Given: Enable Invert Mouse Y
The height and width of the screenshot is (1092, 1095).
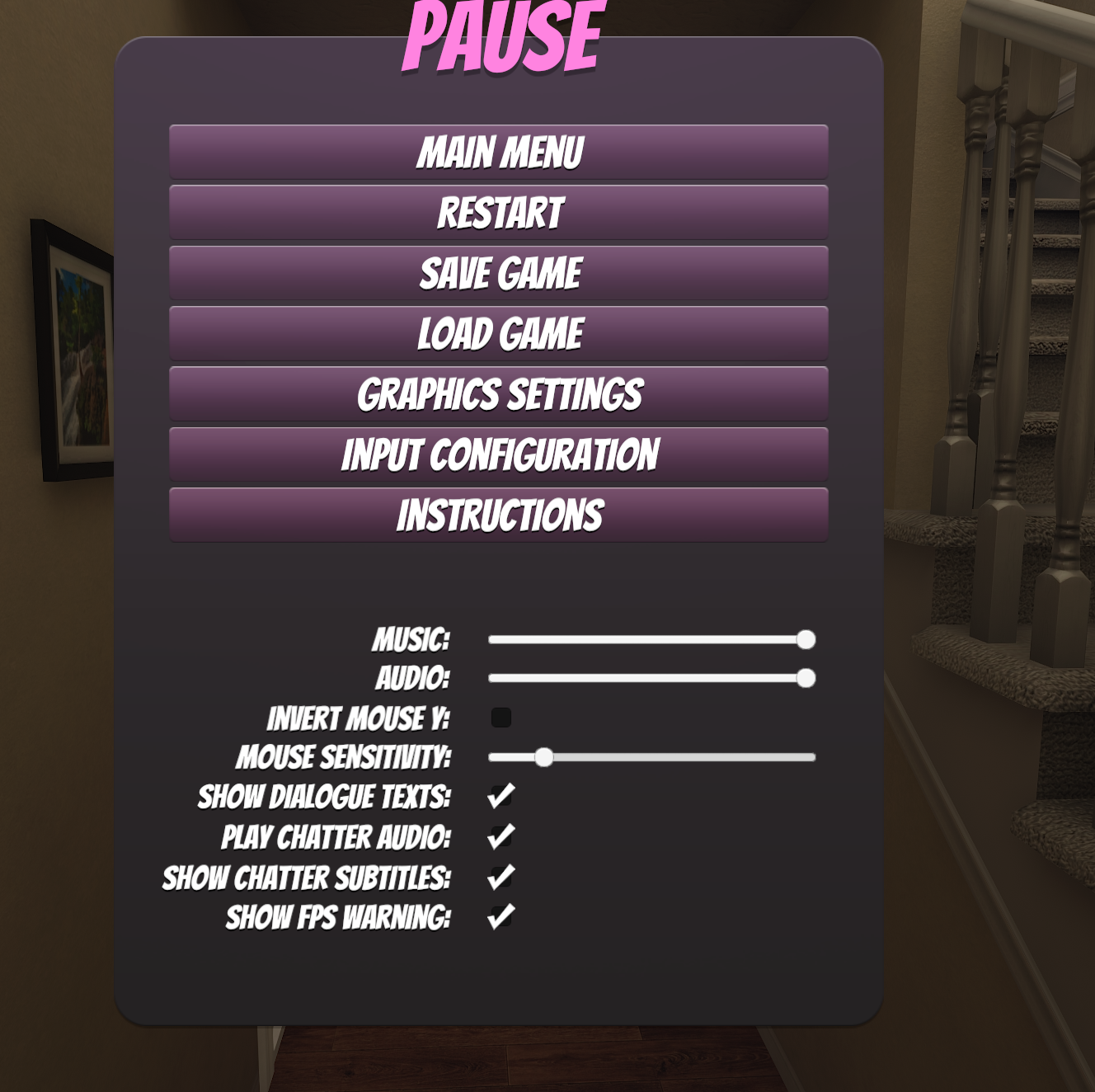Looking at the screenshot, I should [x=500, y=719].
